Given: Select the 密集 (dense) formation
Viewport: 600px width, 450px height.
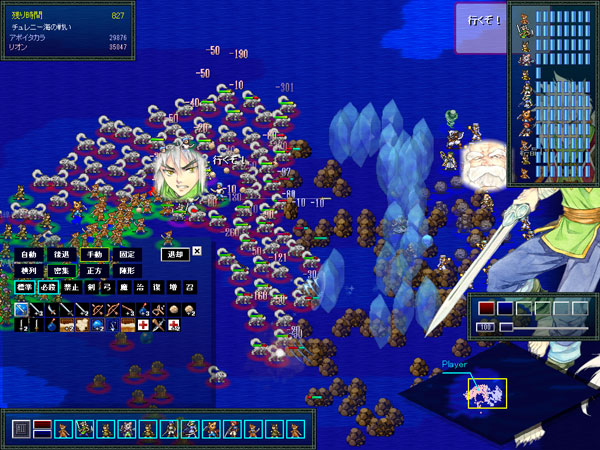Looking at the screenshot, I should point(61,271).
